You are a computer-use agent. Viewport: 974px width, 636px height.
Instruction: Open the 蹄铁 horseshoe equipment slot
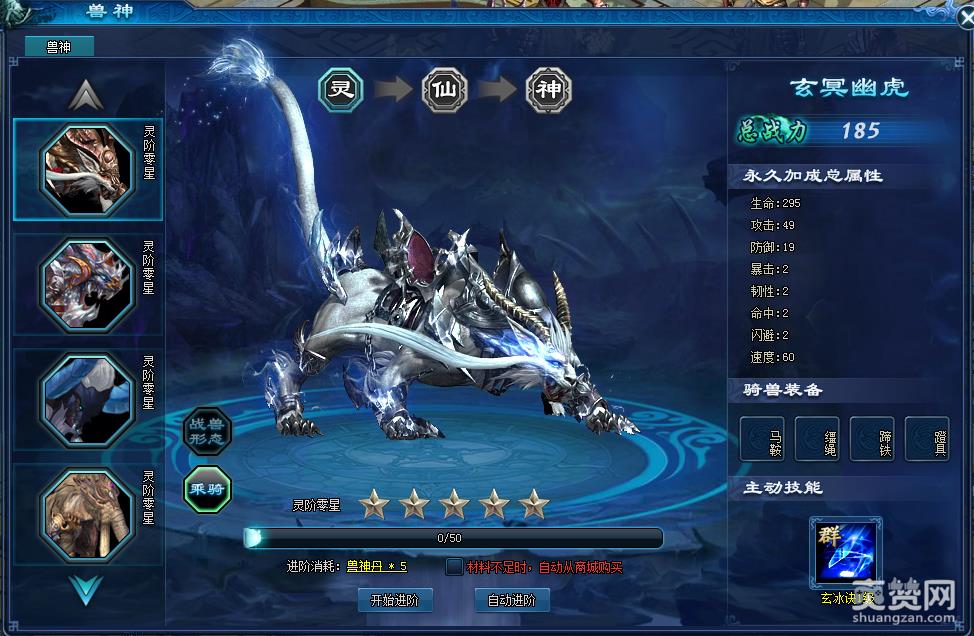[x=871, y=438]
